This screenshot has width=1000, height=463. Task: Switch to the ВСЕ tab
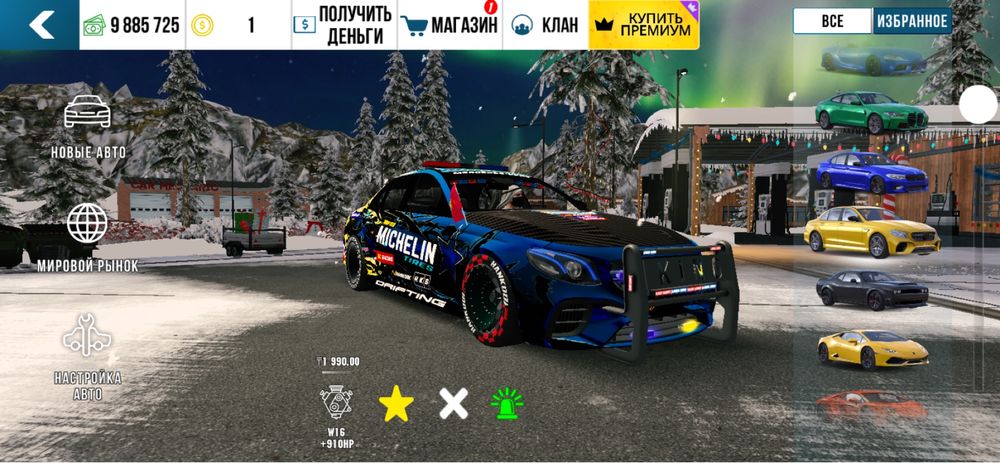832,21
